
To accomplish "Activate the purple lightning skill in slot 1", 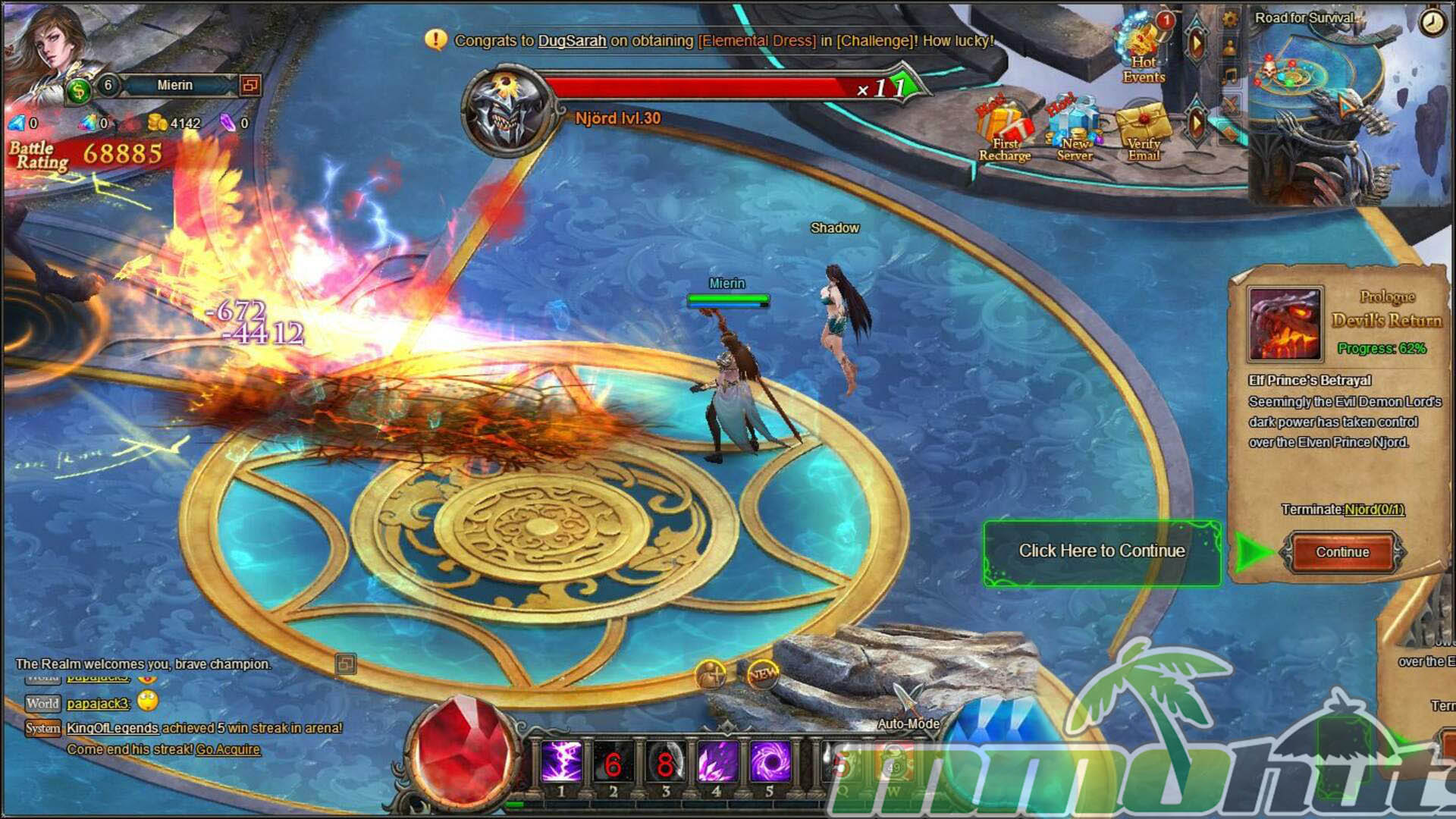I will [x=561, y=762].
